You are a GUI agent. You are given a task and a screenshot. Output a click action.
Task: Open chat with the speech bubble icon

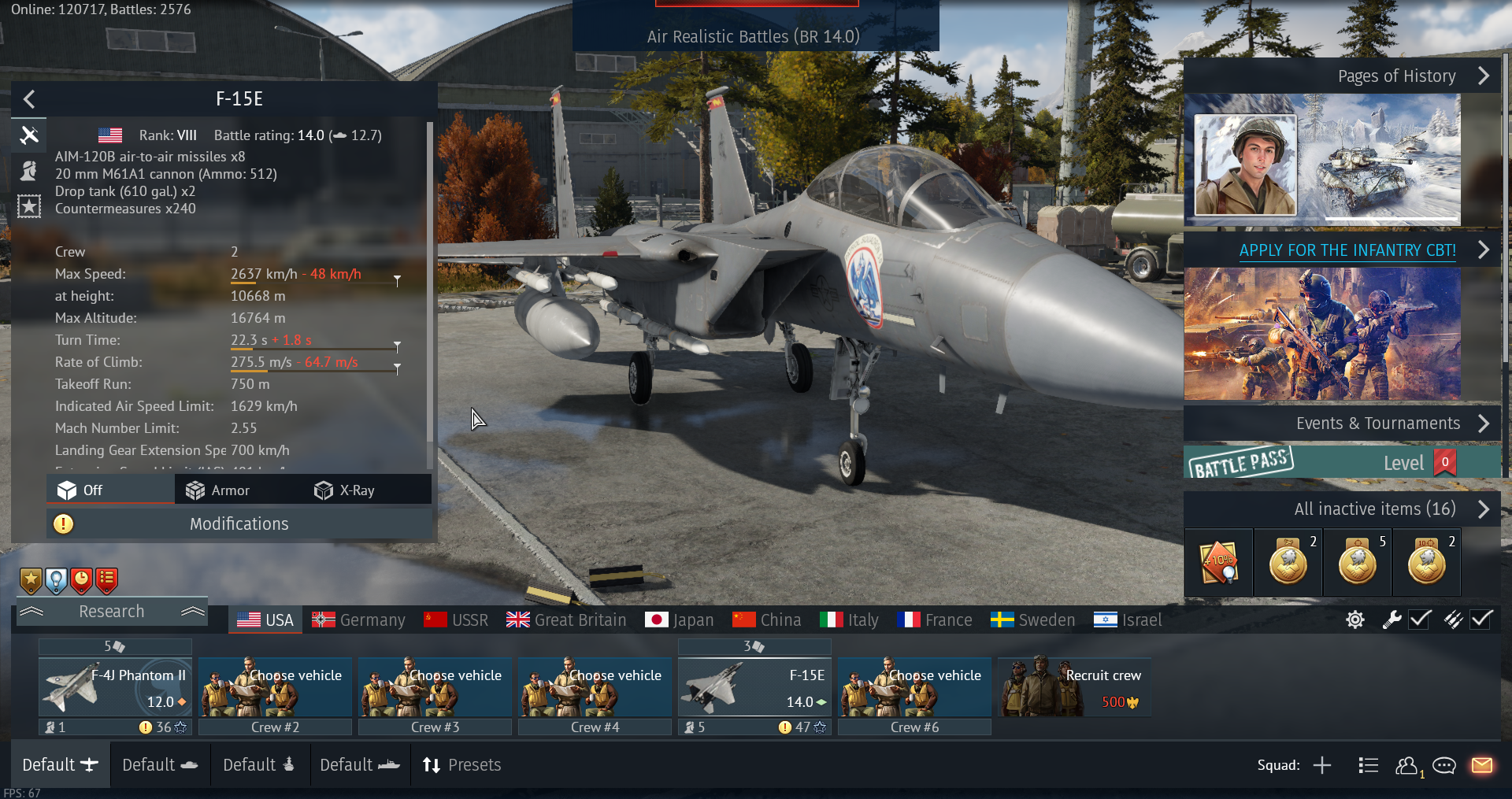pos(1445,765)
